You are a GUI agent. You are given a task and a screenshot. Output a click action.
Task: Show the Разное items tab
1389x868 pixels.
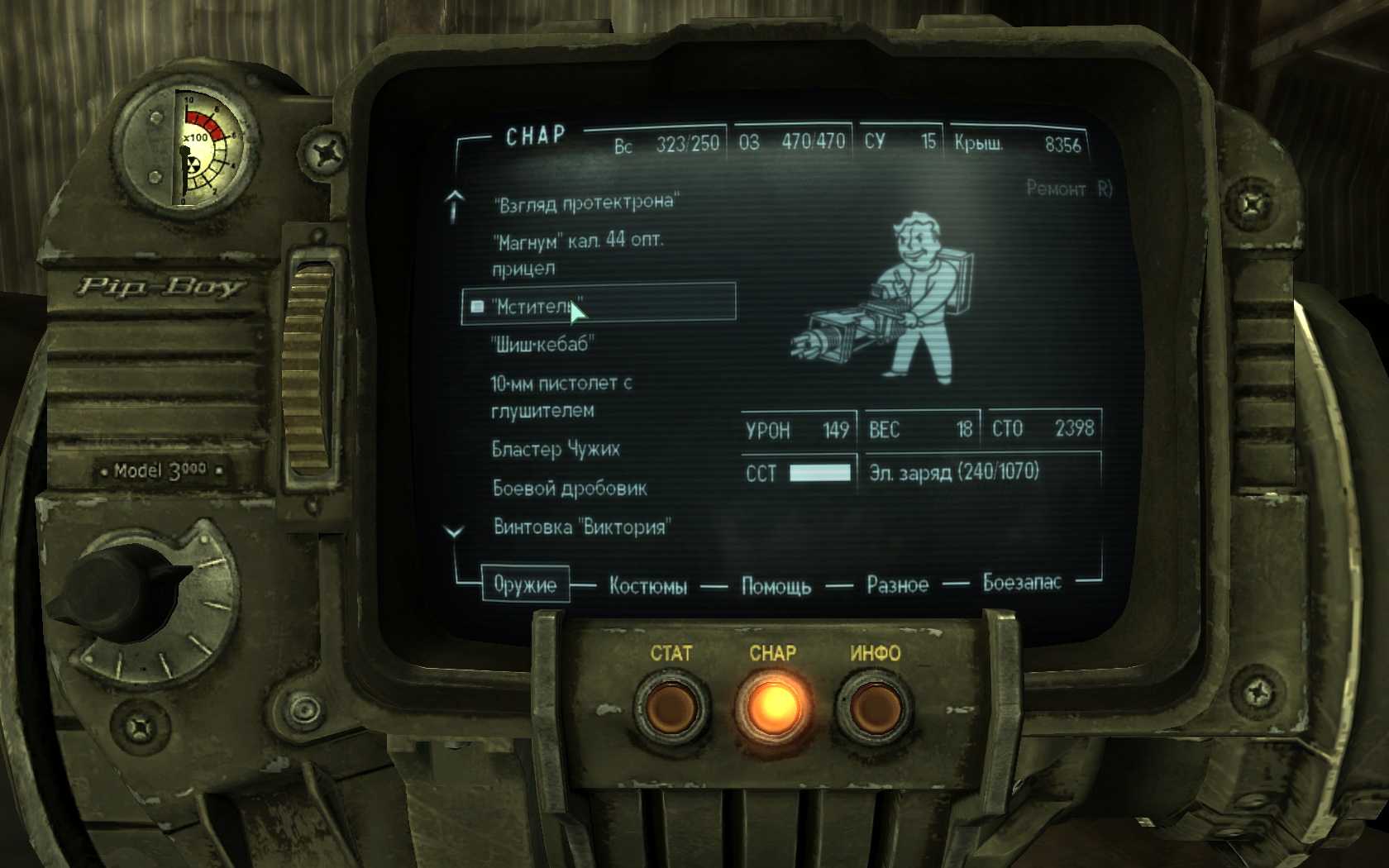tap(897, 584)
